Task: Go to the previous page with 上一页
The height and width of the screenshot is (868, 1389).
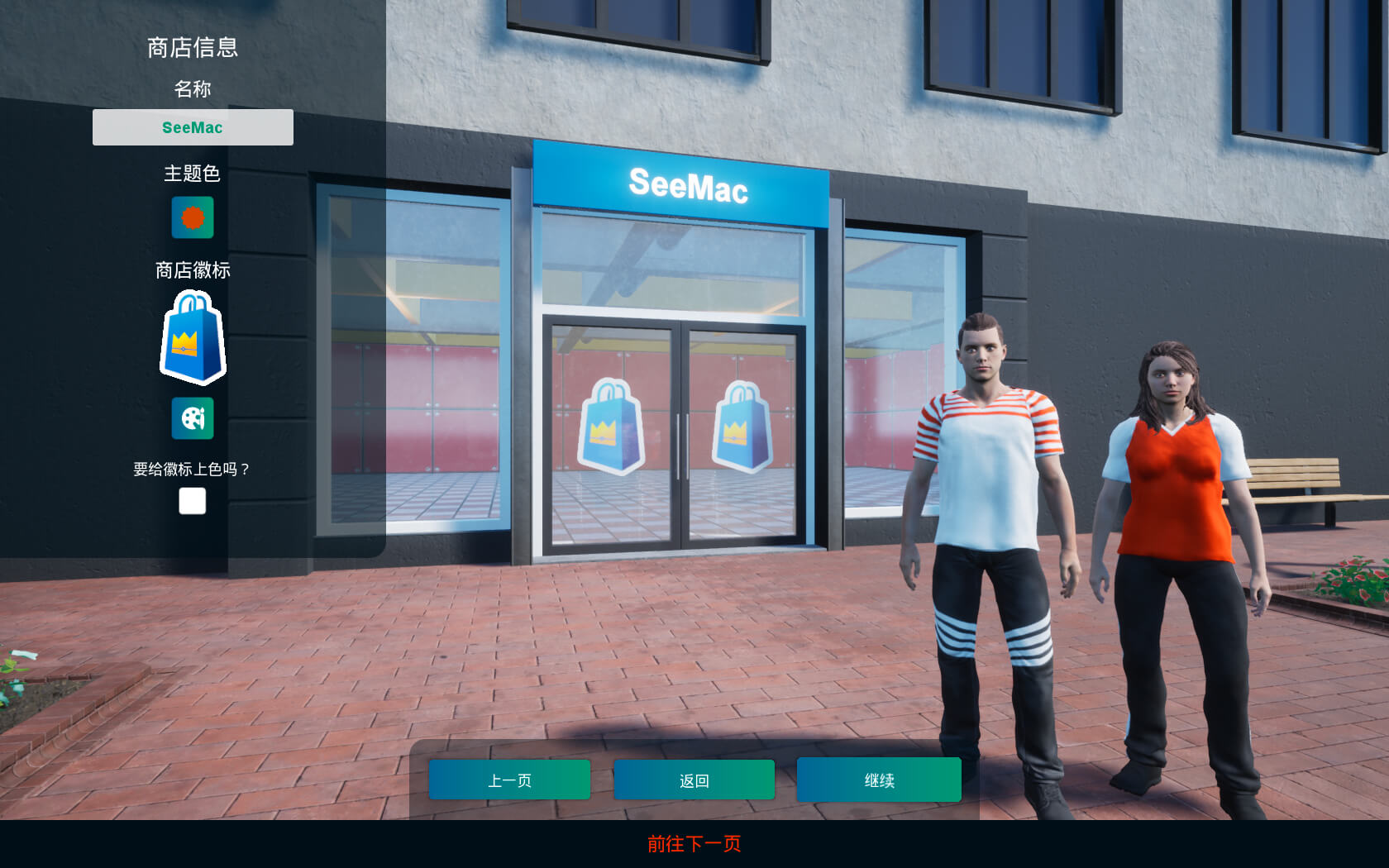Action: (509, 780)
